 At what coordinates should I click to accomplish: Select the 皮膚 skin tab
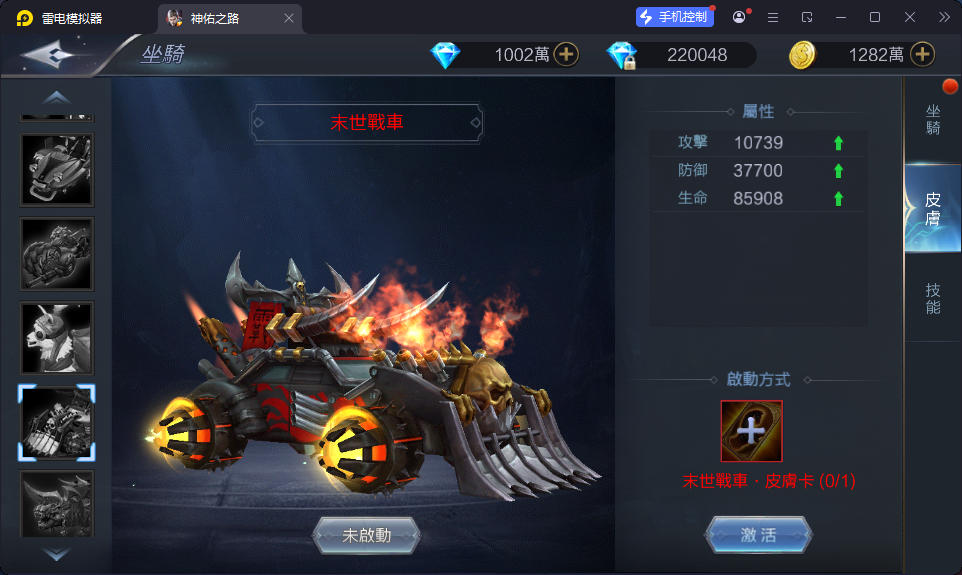[x=933, y=208]
